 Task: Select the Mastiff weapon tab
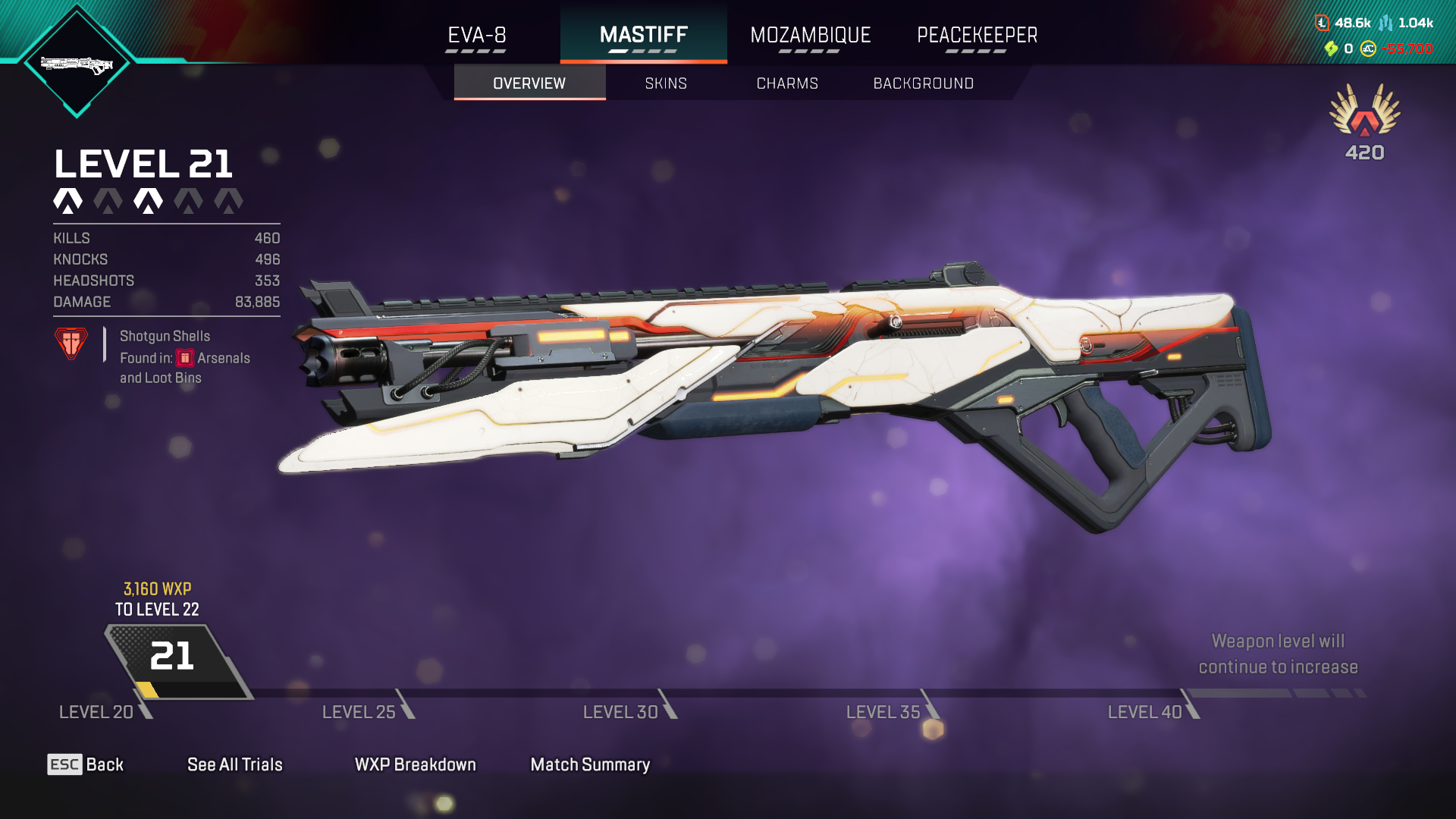643,35
